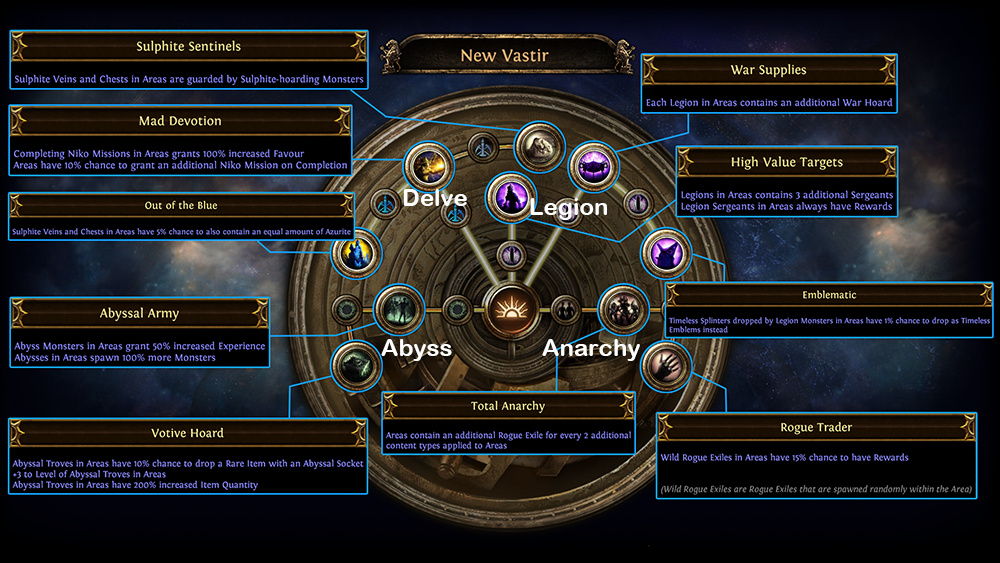
Task: Allocate the Sulphite Sentinels notable node
Action: coord(541,147)
